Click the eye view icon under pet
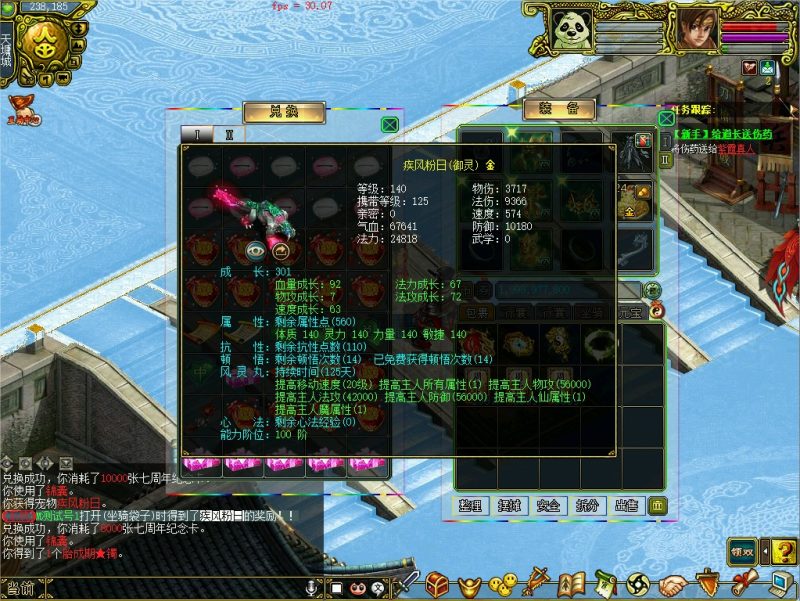Viewport: 800px width, 601px height. tap(256, 251)
